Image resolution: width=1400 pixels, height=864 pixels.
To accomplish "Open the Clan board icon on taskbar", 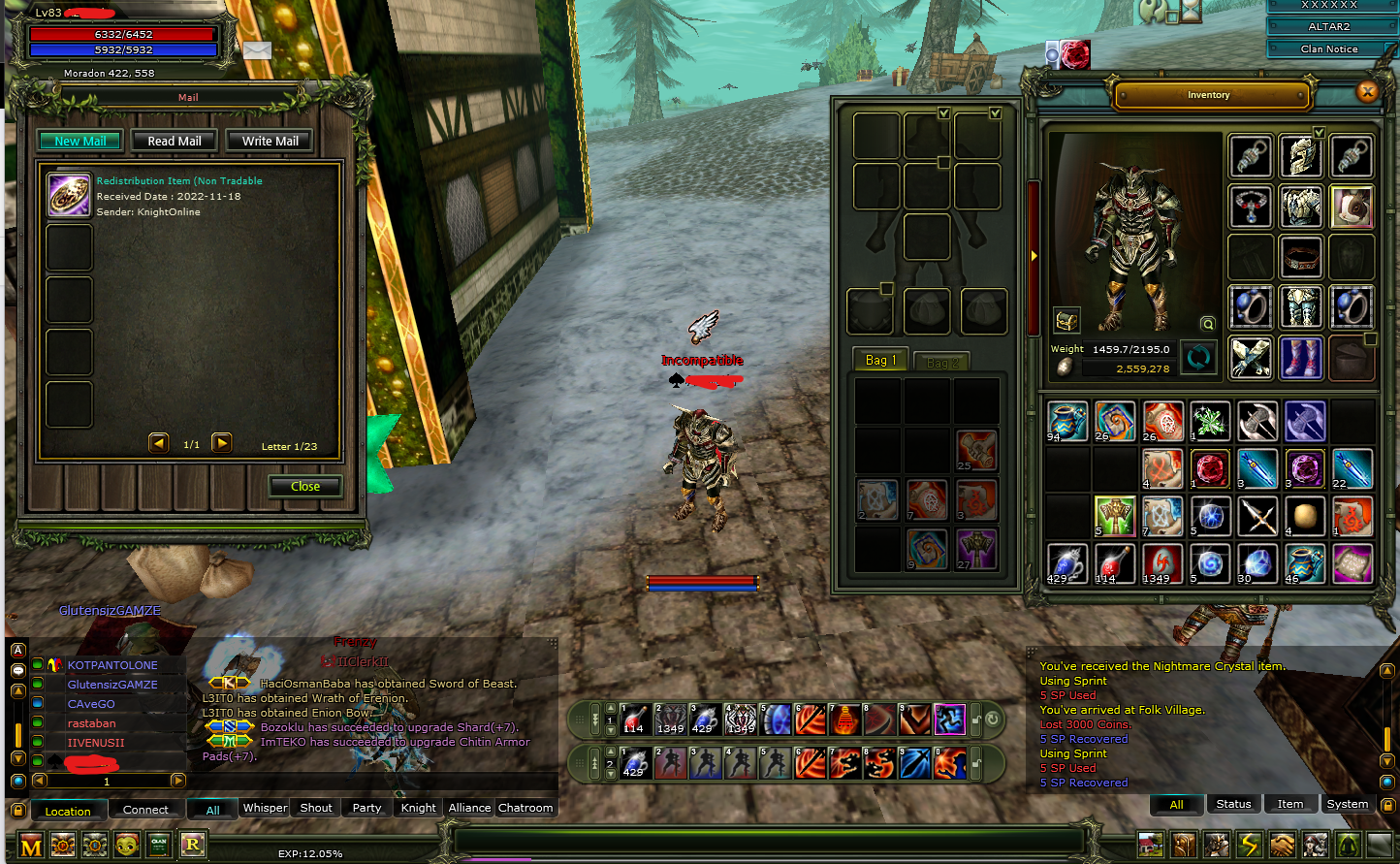I will 159,845.
